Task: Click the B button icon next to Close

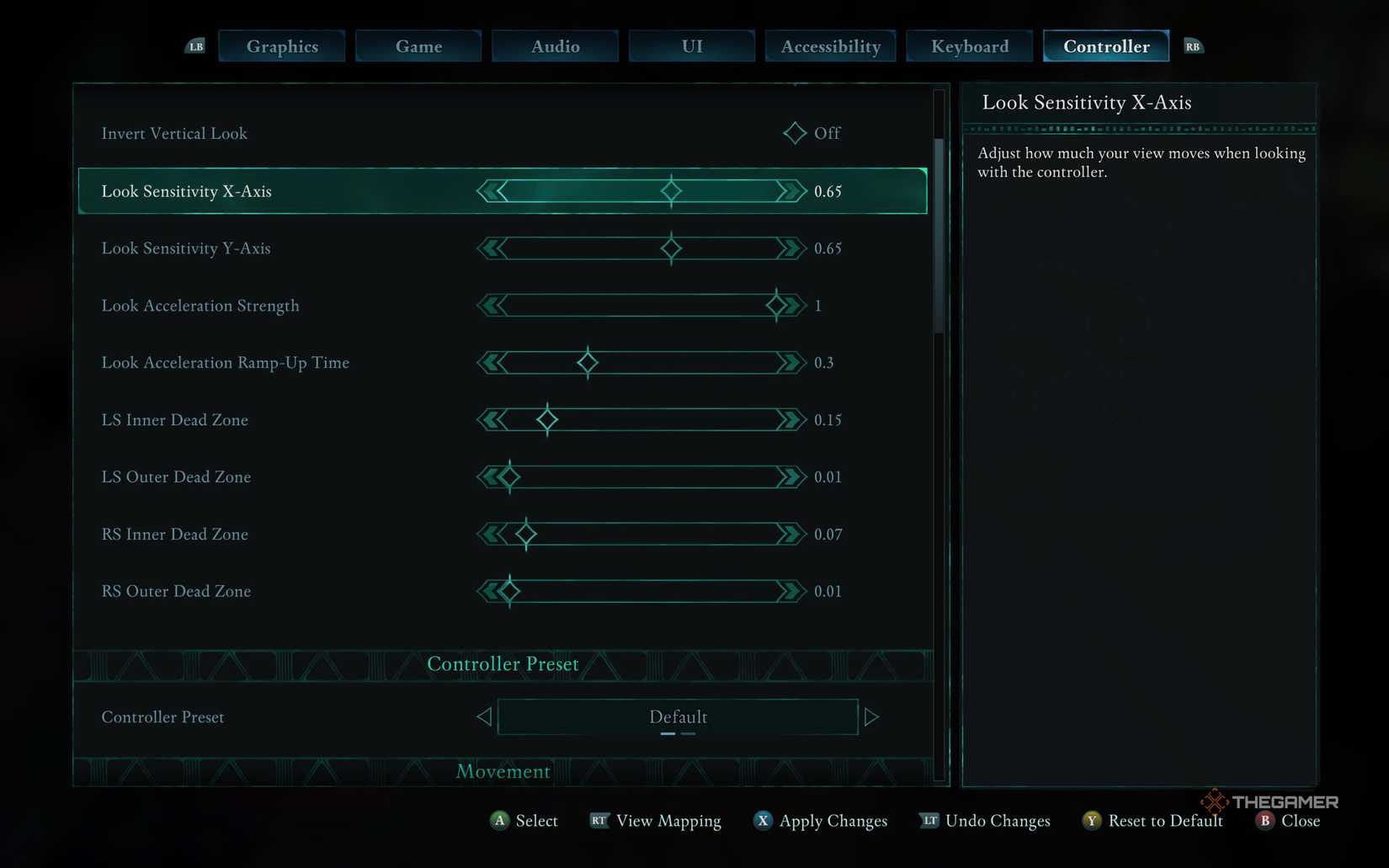Action: 1264,821
